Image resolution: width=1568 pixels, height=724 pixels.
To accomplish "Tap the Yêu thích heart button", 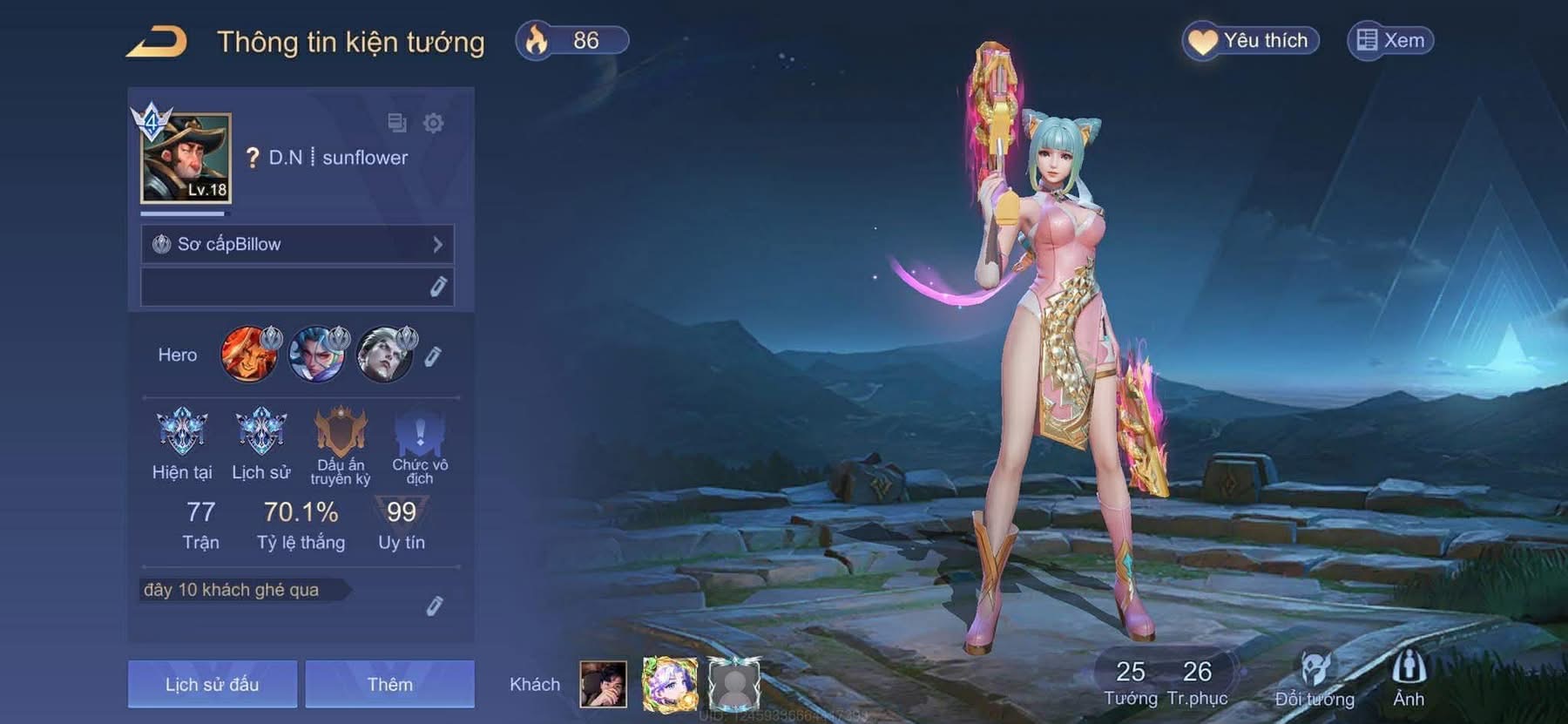I will pyautogui.click(x=1250, y=41).
